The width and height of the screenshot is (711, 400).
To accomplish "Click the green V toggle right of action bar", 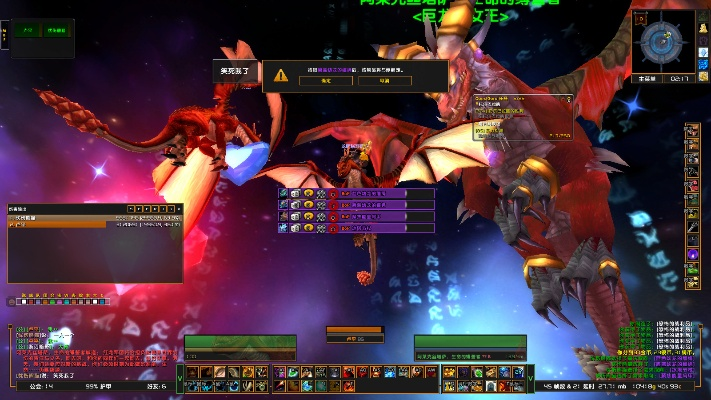I will [x=530, y=378].
